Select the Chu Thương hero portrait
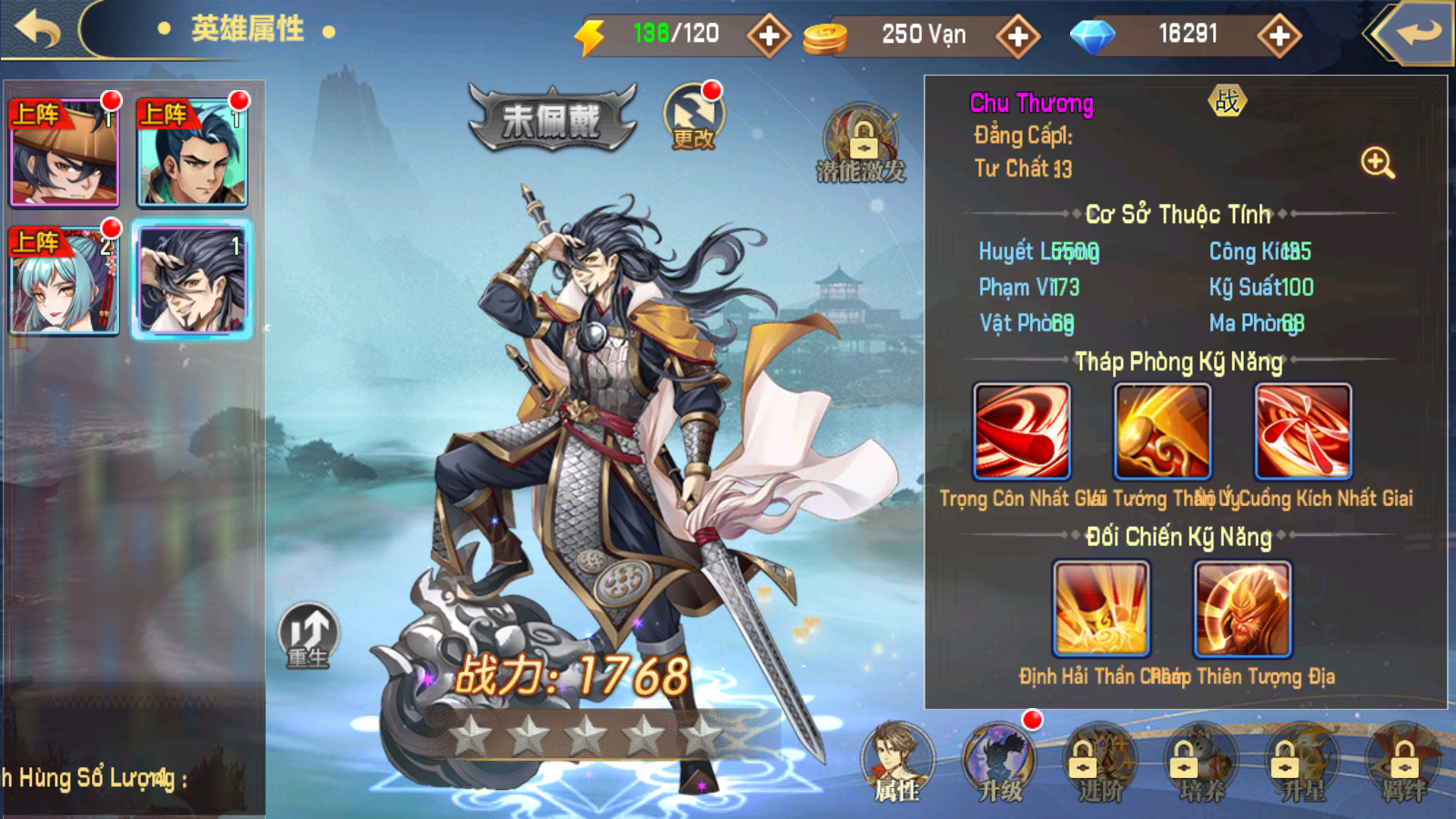1456x819 pixels. coord(192,280)
